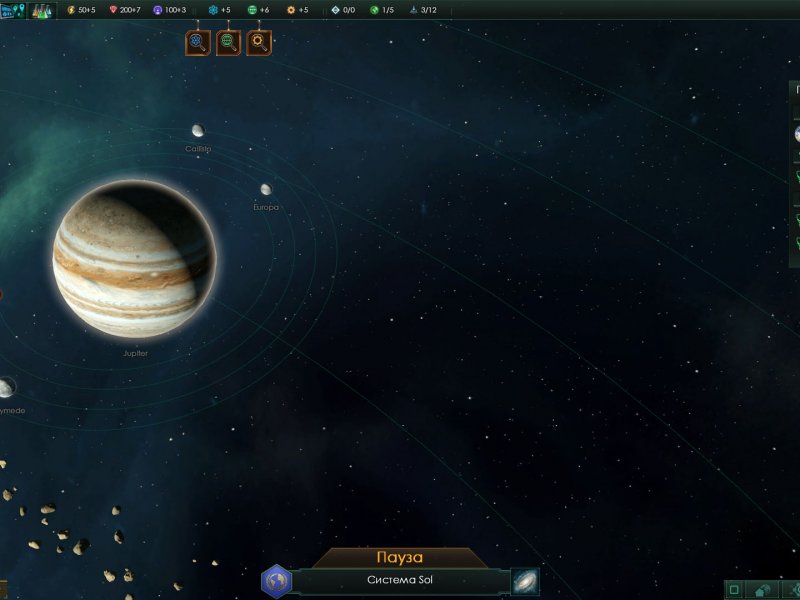Go to the home planet globe button
This screenshot has width=800, height=600.
276,581
